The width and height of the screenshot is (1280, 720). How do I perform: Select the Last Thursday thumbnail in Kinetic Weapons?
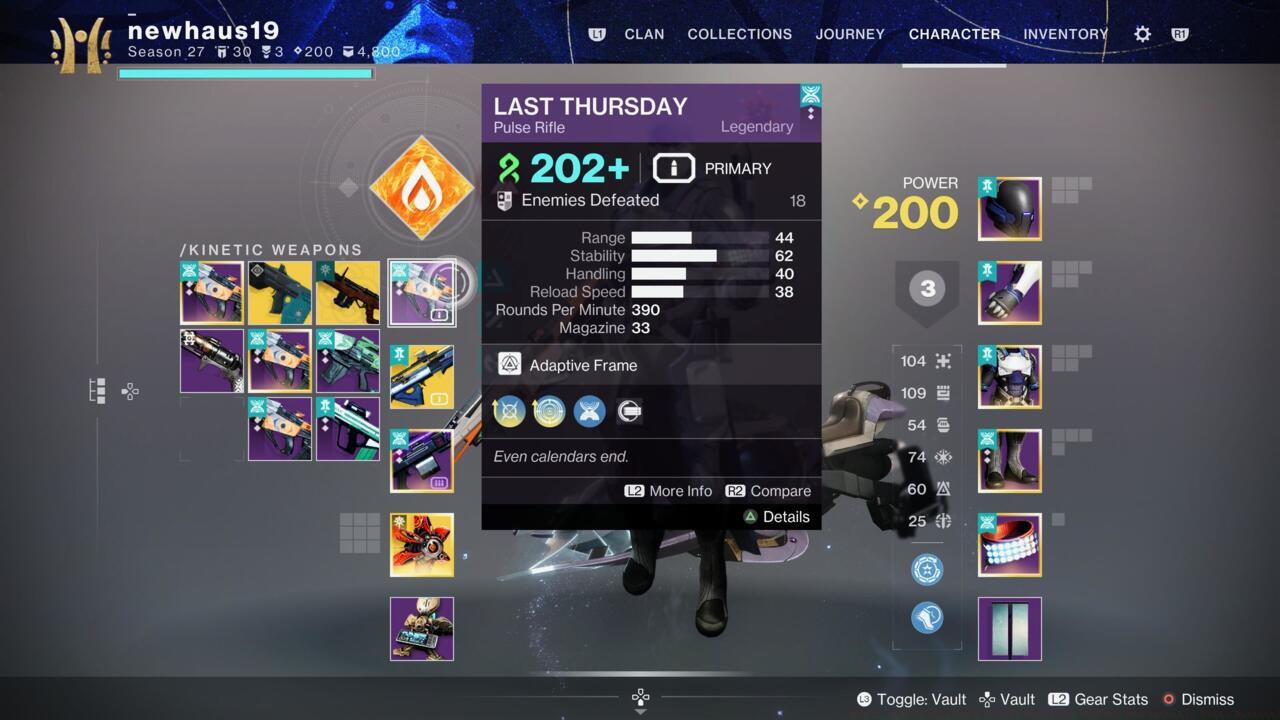pos(421,292)
